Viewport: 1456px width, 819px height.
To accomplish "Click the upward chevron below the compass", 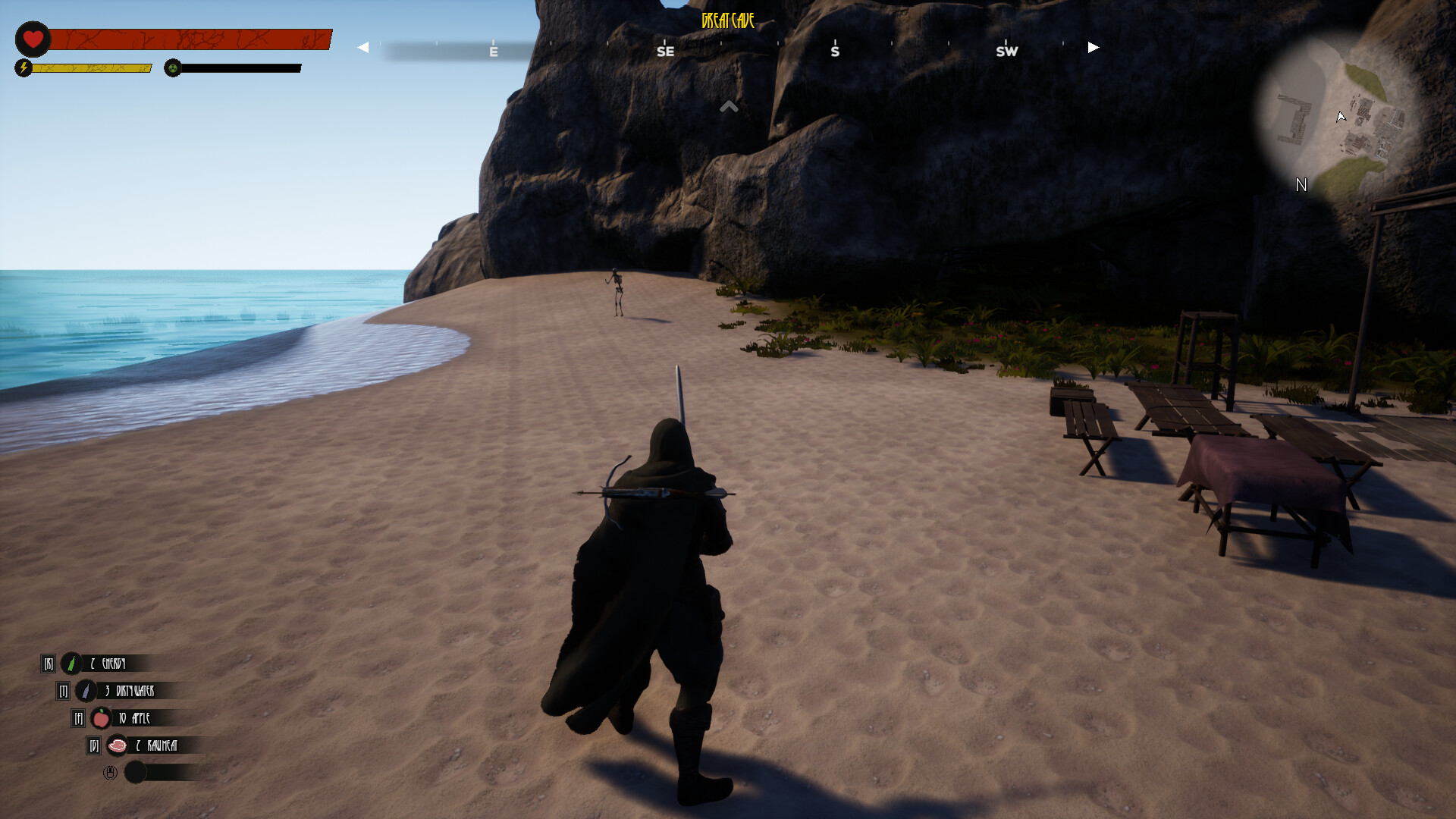I will click(x=729, y=106).
